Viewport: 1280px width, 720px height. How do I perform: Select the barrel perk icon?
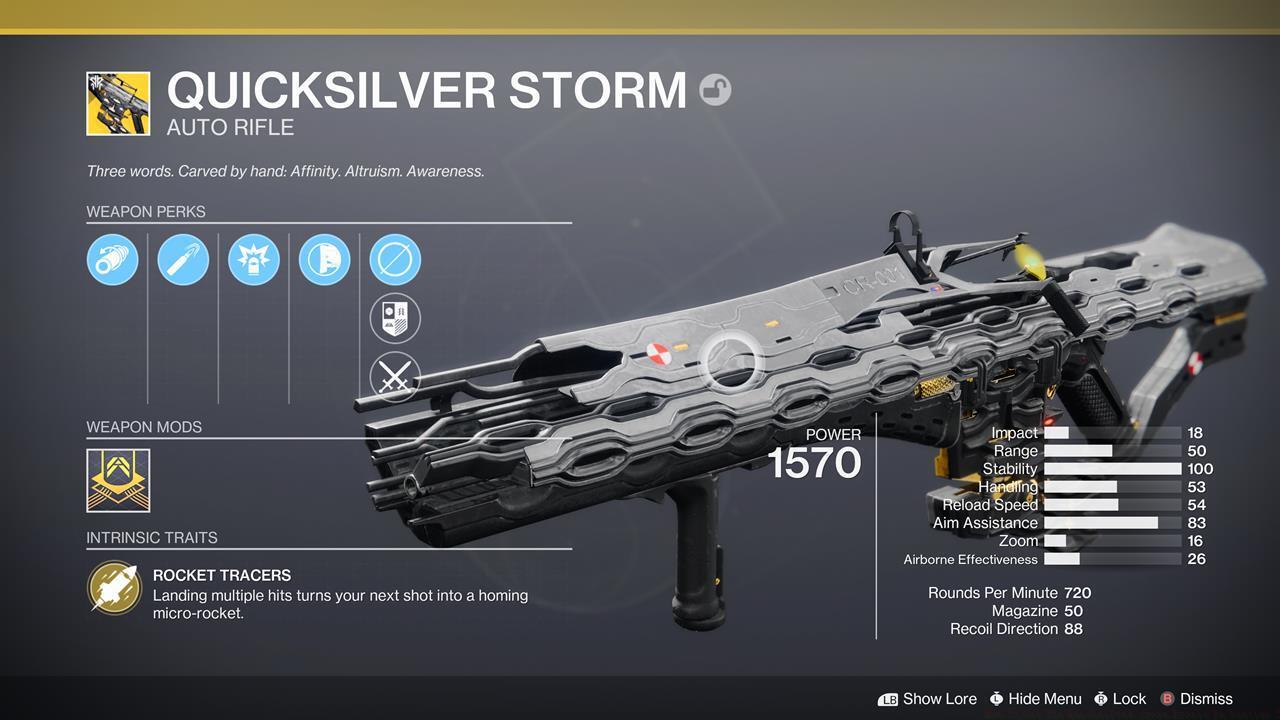tap(112, 259)
